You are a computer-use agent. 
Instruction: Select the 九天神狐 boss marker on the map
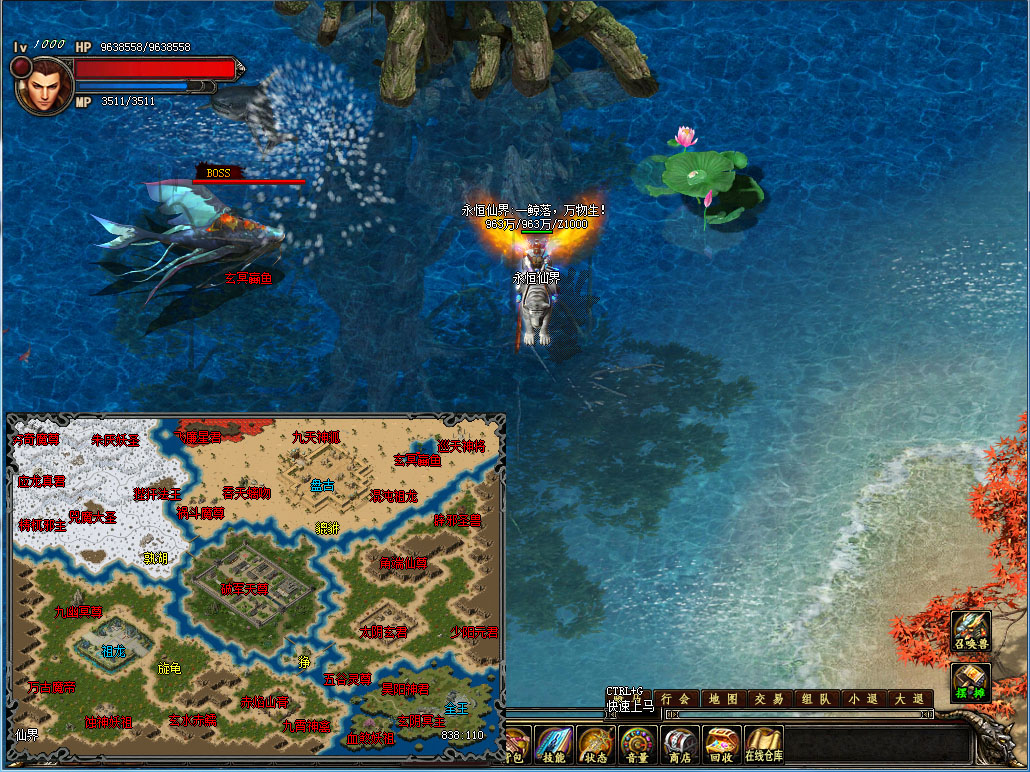(316, 437)
